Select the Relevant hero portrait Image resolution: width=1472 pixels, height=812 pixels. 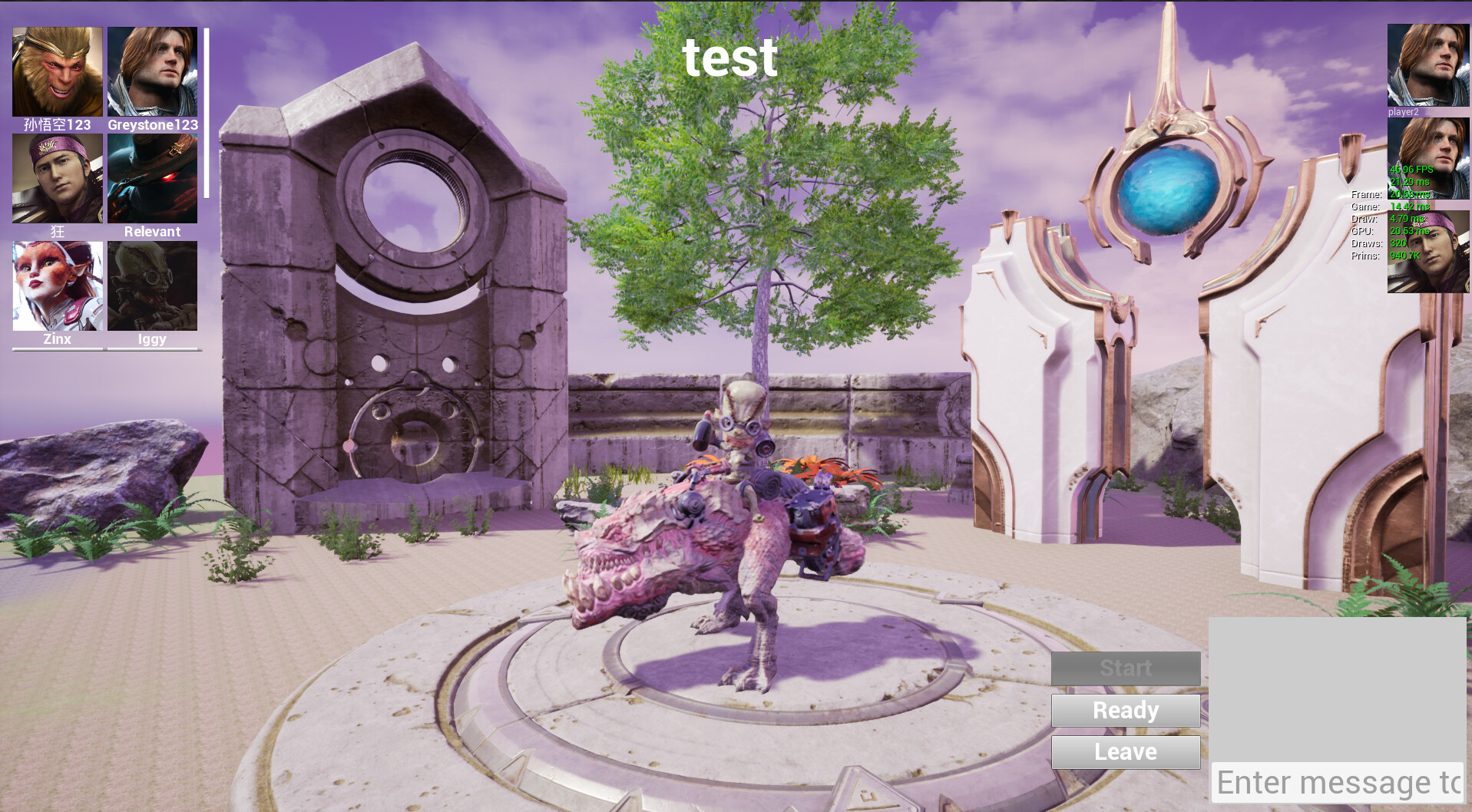(x=151, y=177)
